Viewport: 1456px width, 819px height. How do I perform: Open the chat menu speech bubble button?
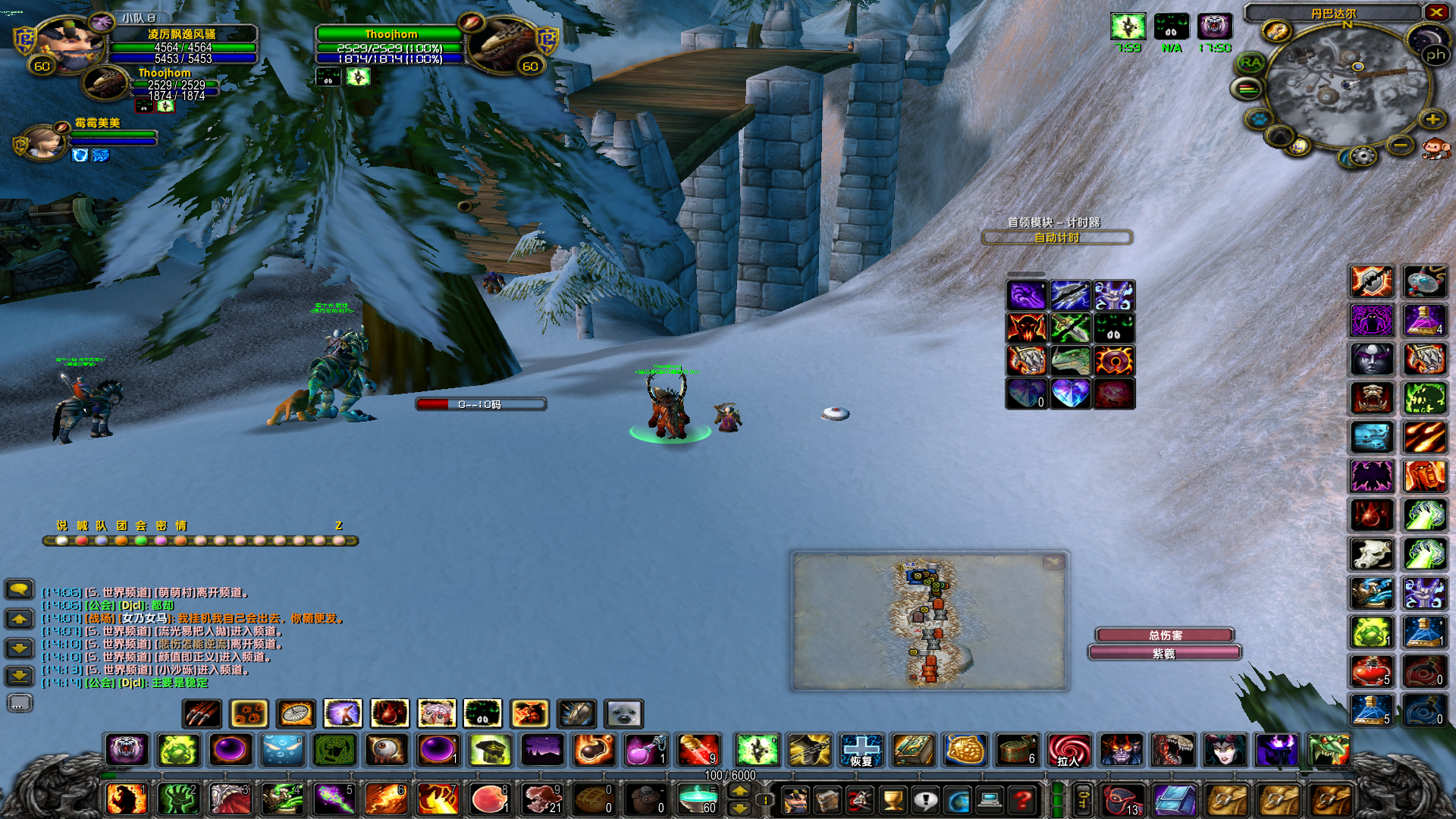[x=19, y=588]
